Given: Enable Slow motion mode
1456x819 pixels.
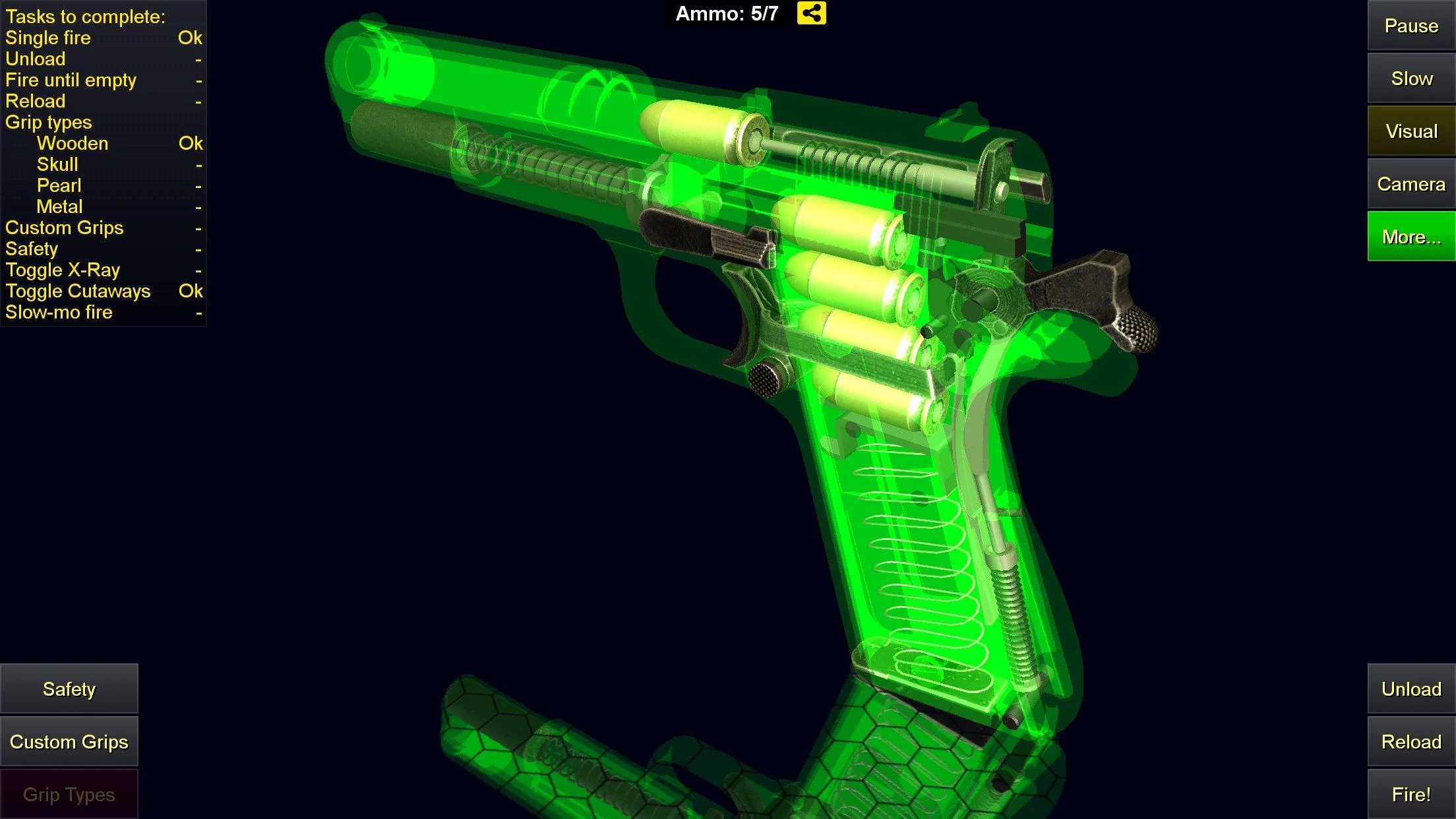Looking at the screenshot, I should [1410, 78].
